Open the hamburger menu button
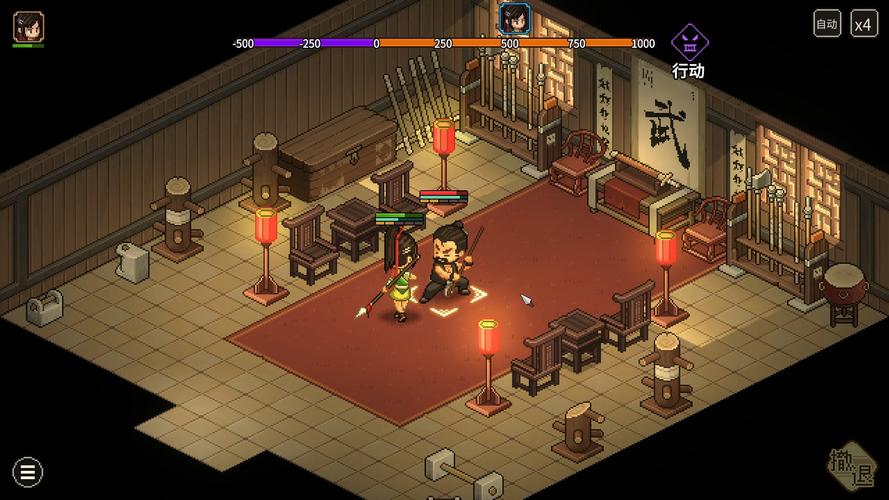Image resolution: width=889 pixels, height=500 pixels. [x=27, y=472]
